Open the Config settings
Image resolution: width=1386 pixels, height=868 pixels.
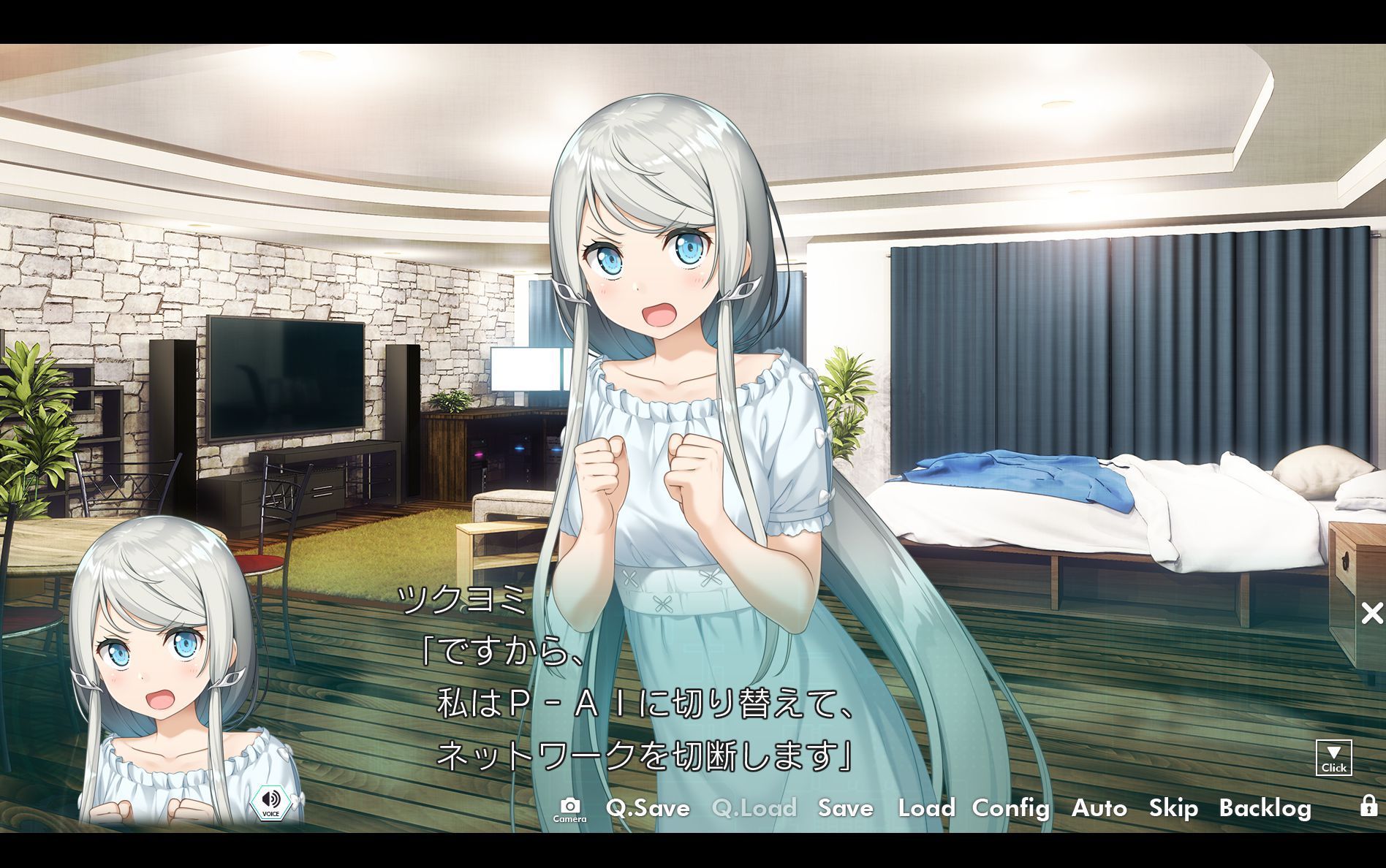[x=1010, y=809]
